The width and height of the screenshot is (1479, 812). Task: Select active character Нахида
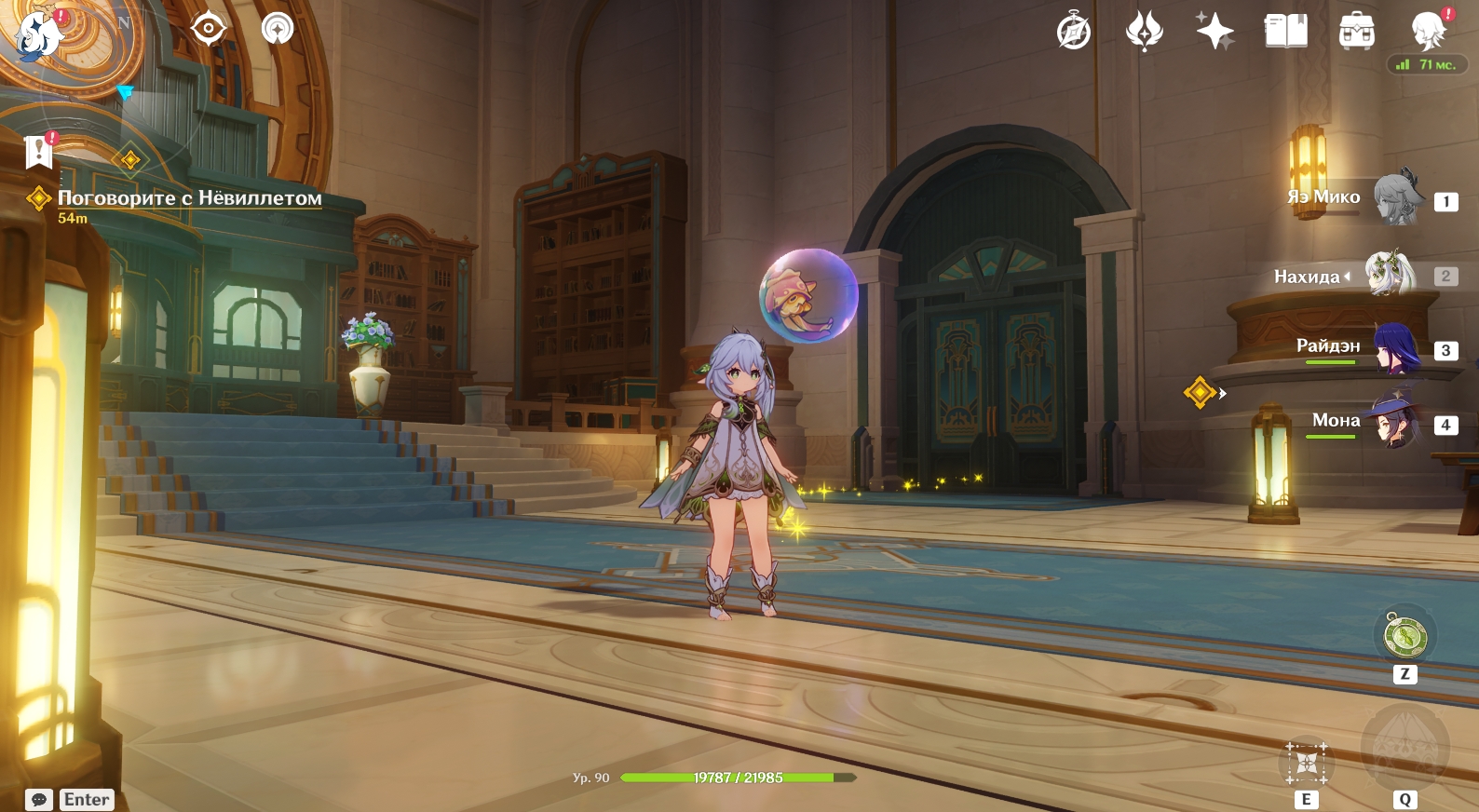1390,276
